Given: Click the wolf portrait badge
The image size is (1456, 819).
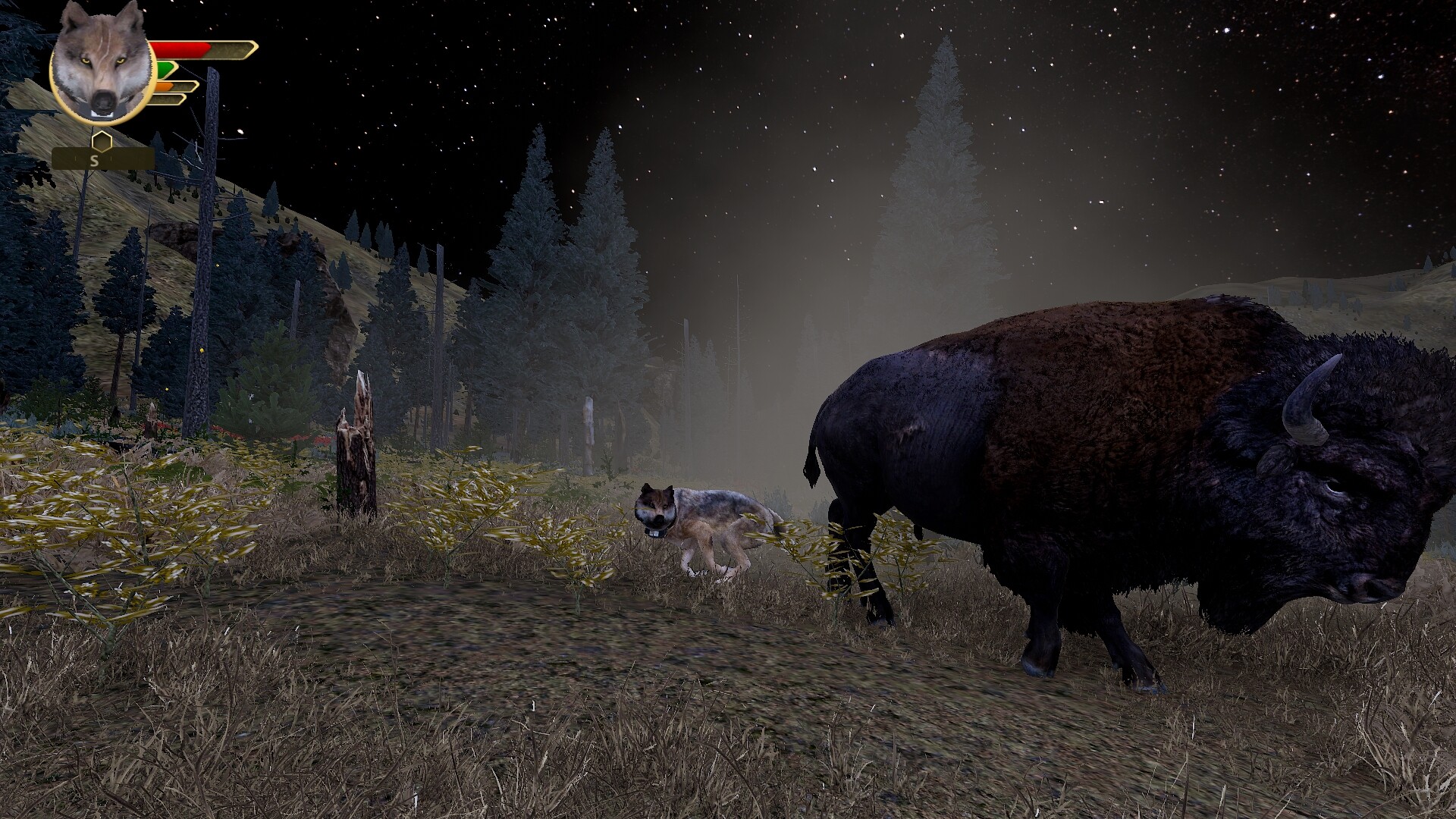Looking at the screenshot, I should point(102,63).
